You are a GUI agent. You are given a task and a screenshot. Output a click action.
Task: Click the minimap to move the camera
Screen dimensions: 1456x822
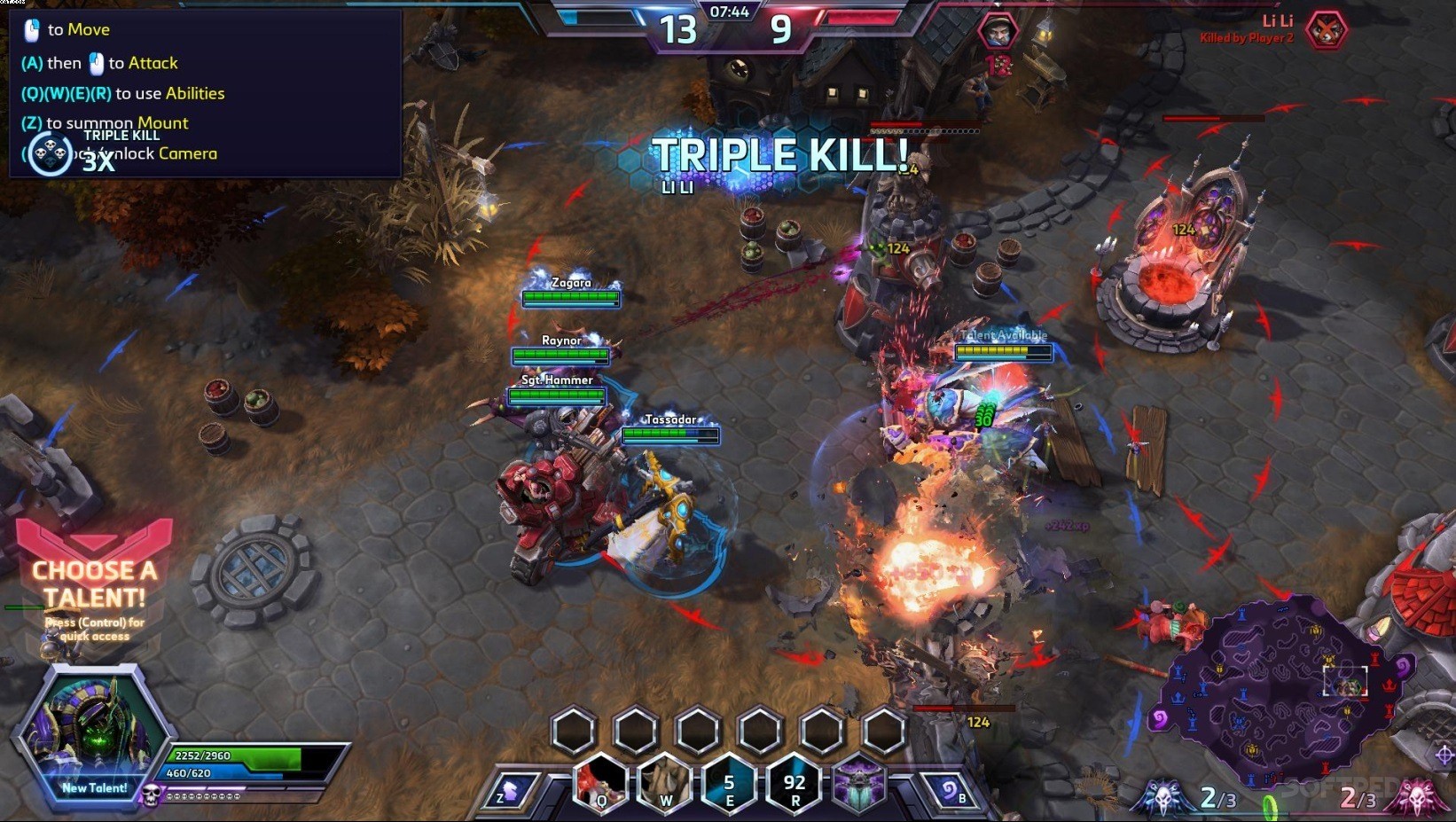pos(1277,701)
